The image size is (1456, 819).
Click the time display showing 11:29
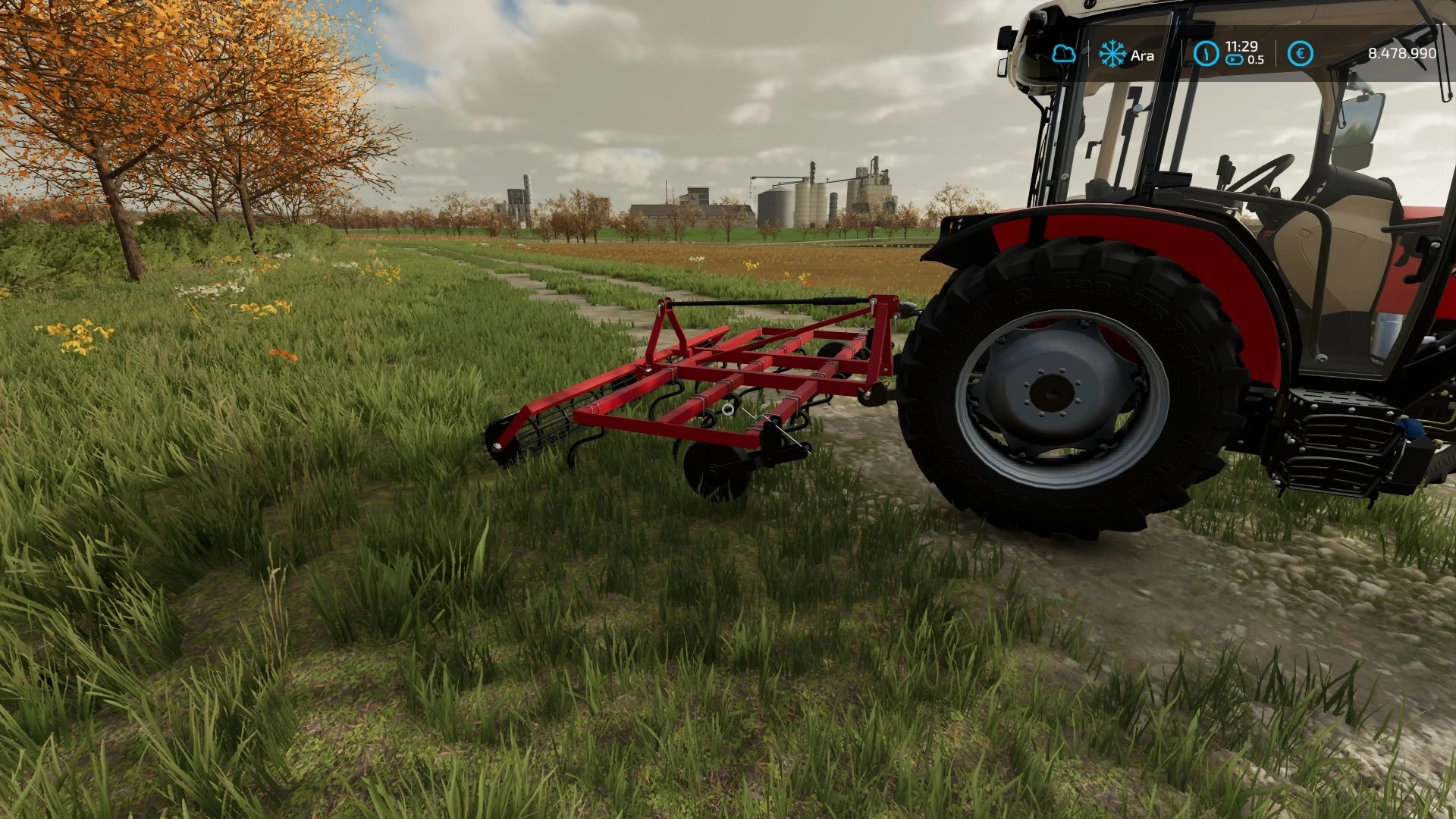point(1241,47)
